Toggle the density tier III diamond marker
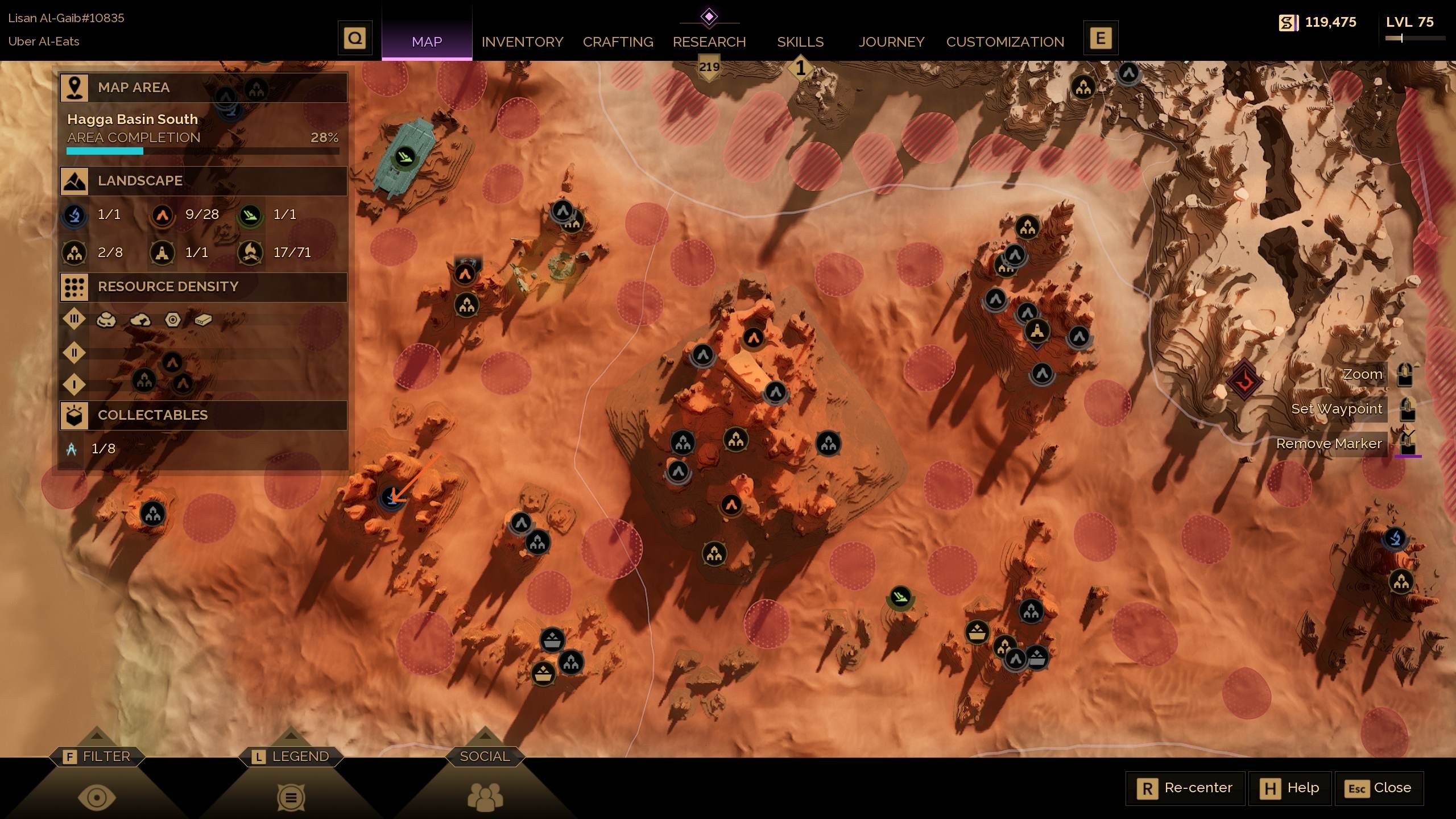 pyautogui.click(x=75, y=319)
